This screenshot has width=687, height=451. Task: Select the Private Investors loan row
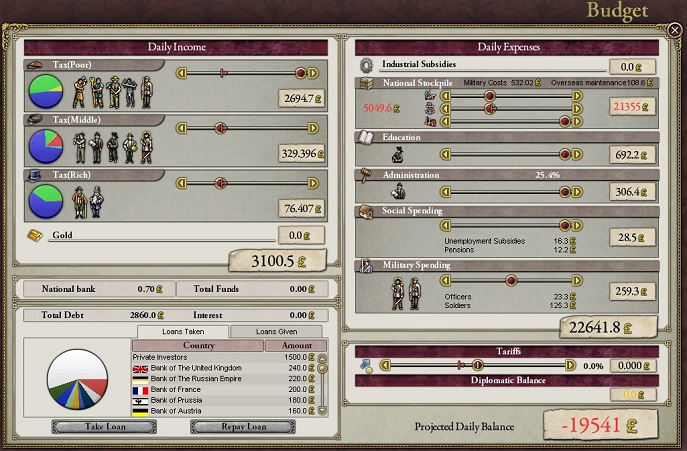[x=222, y=356]
